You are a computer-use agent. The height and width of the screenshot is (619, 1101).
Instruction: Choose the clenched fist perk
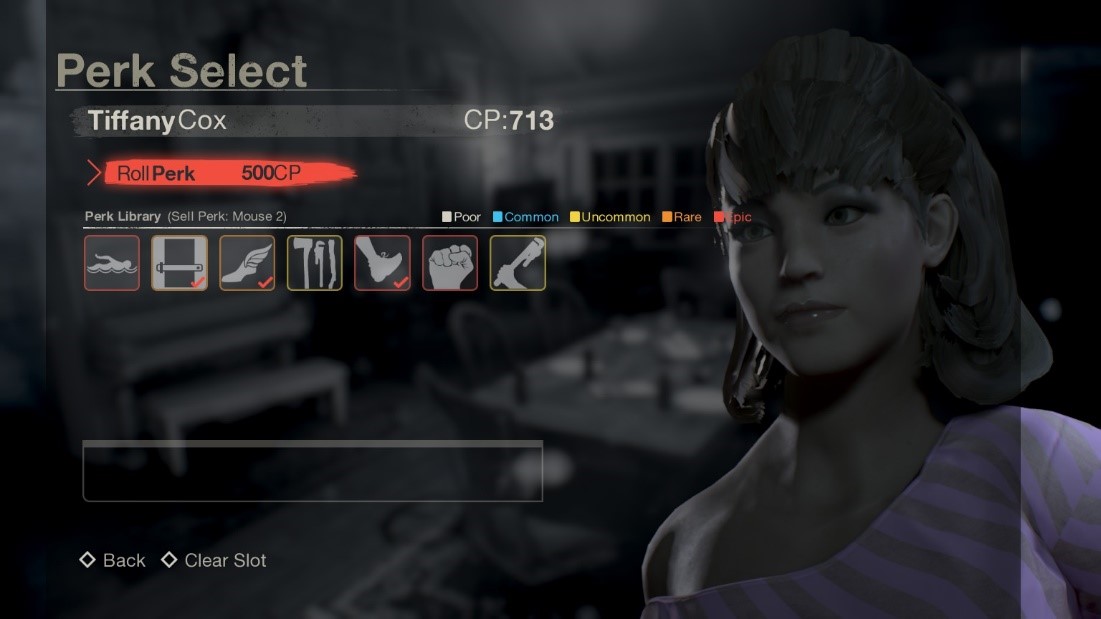click(450, 263)
